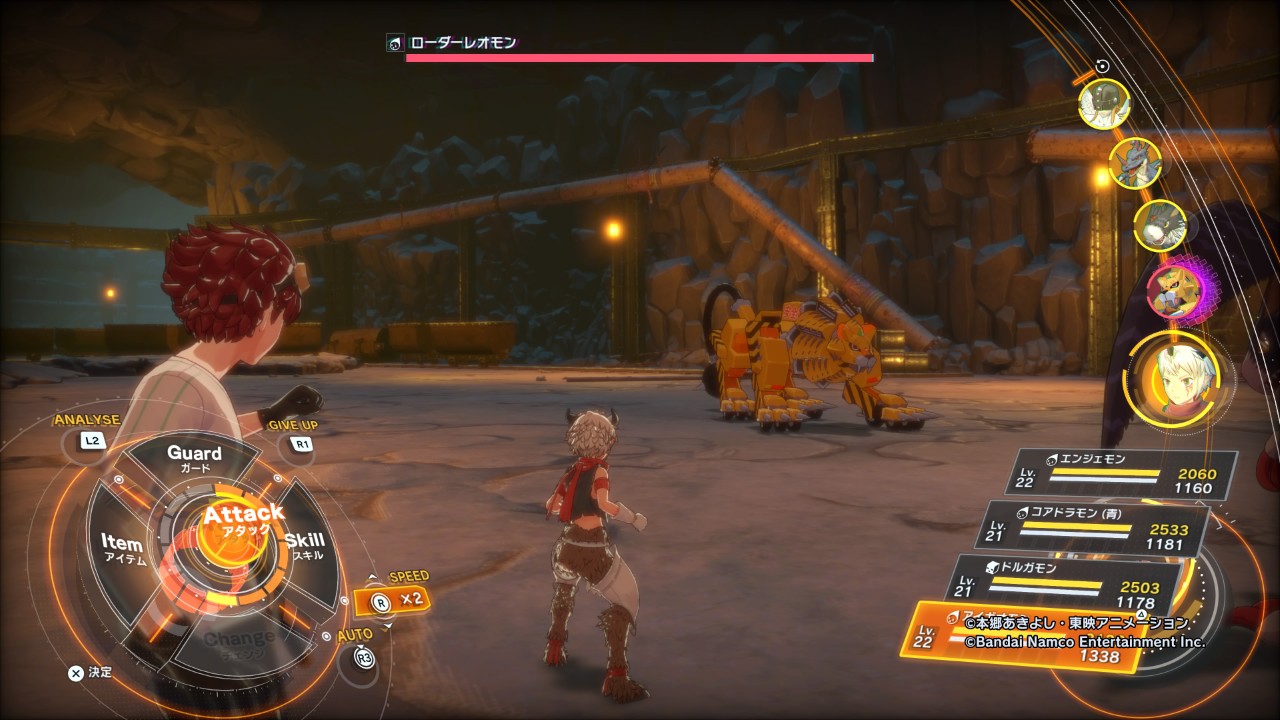Select the blue dragon turn order portrait
This screenshot has height=720, width=1280.
(1135, 163)
